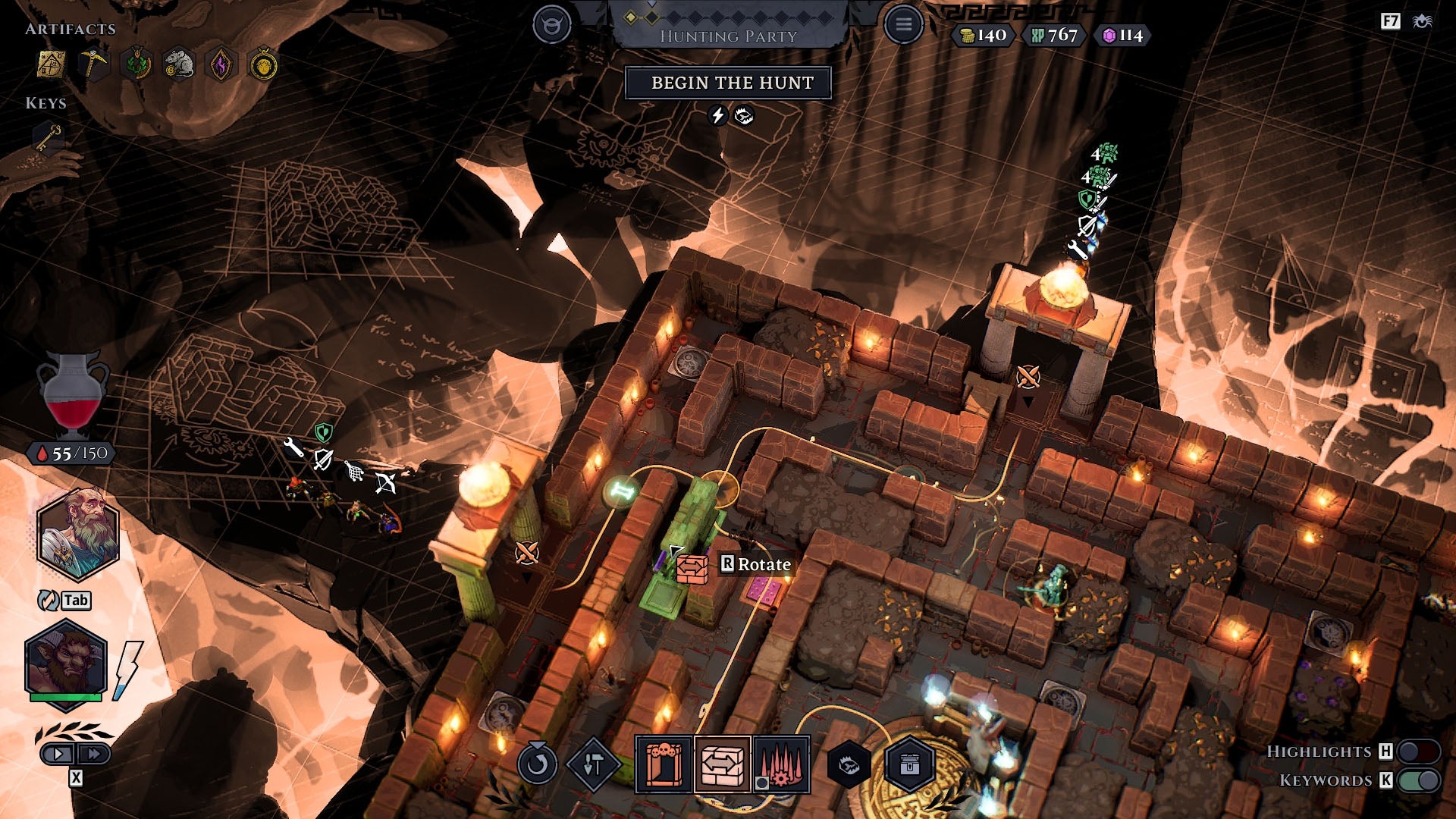This screenshot has height=819, width=1456.
Task: Click the monster jaw hexagon icon
Action: tap(849, 764)
